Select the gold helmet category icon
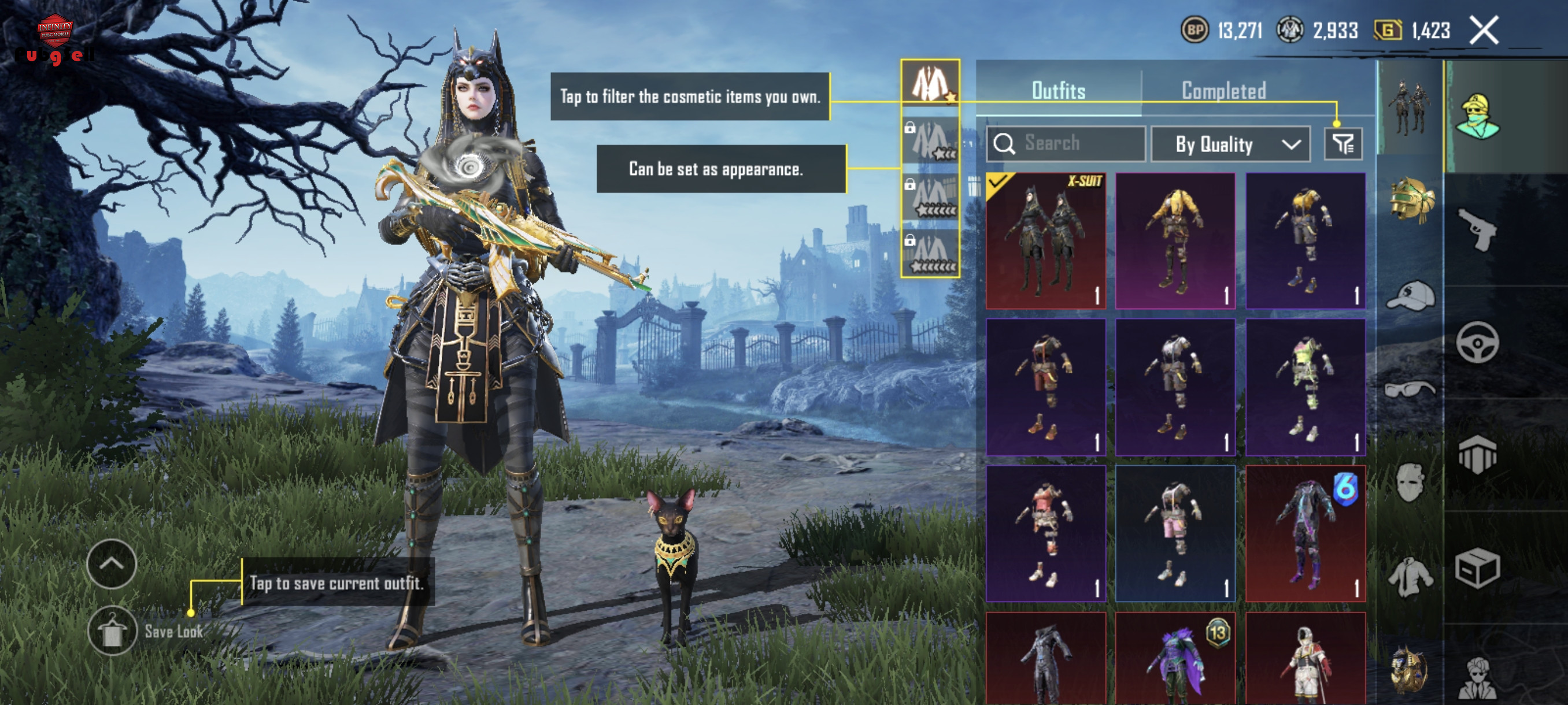 click(1411, 199)
